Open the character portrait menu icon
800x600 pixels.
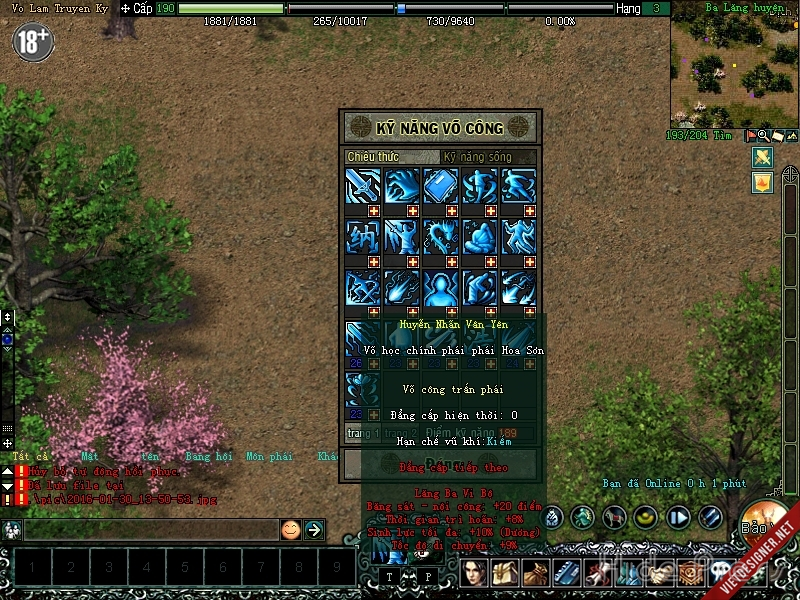(475, 572)
